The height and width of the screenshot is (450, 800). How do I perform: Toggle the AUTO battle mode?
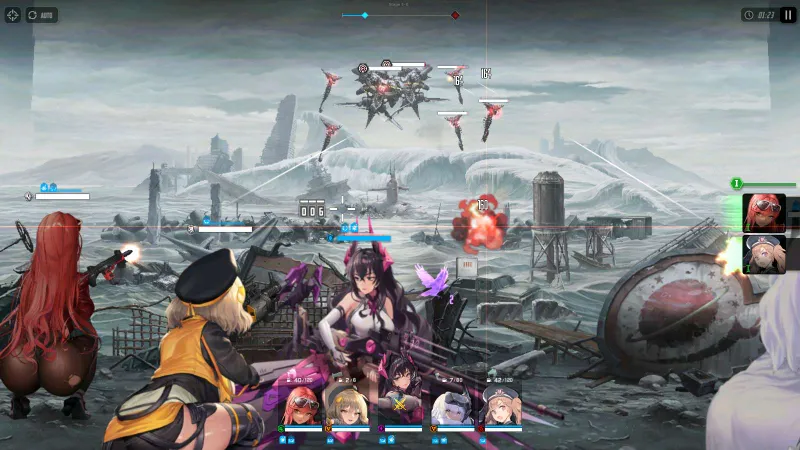click(40, 15)
